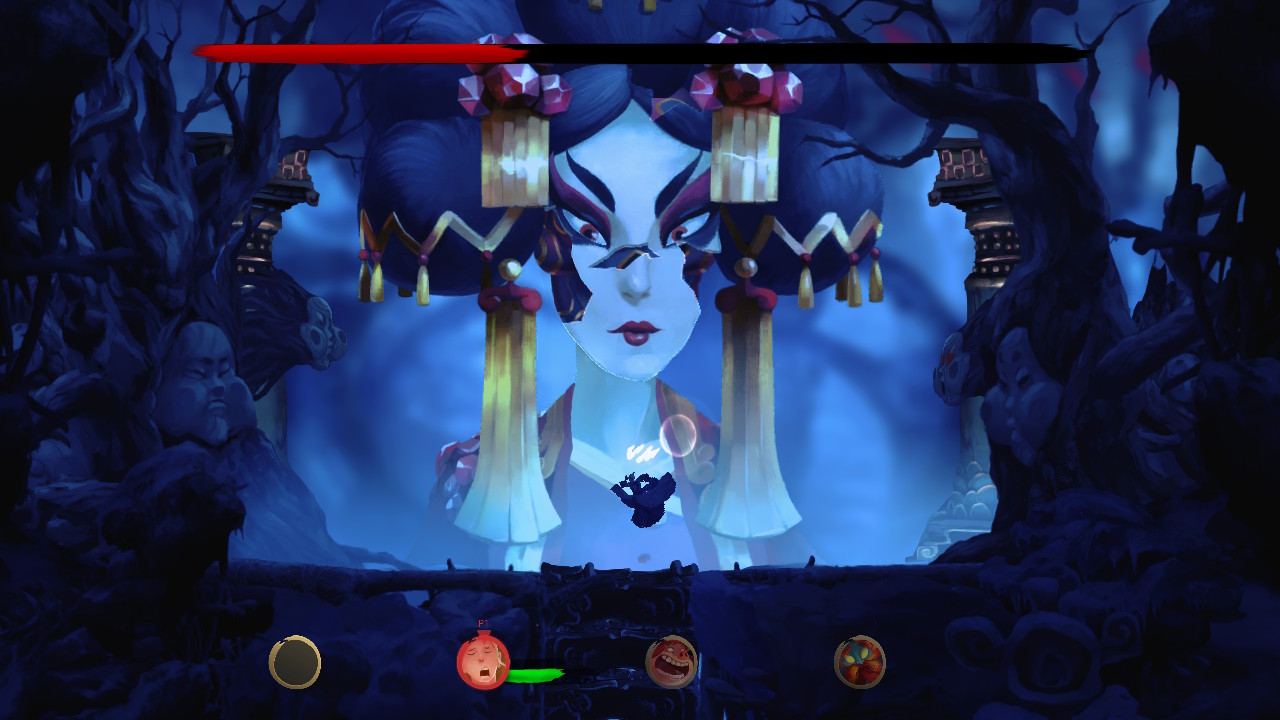Pick the blue creature with yellow eyes portrait
Image resolution: width=1280 pixels, height=720 pixels.
(x=860, y=662)
